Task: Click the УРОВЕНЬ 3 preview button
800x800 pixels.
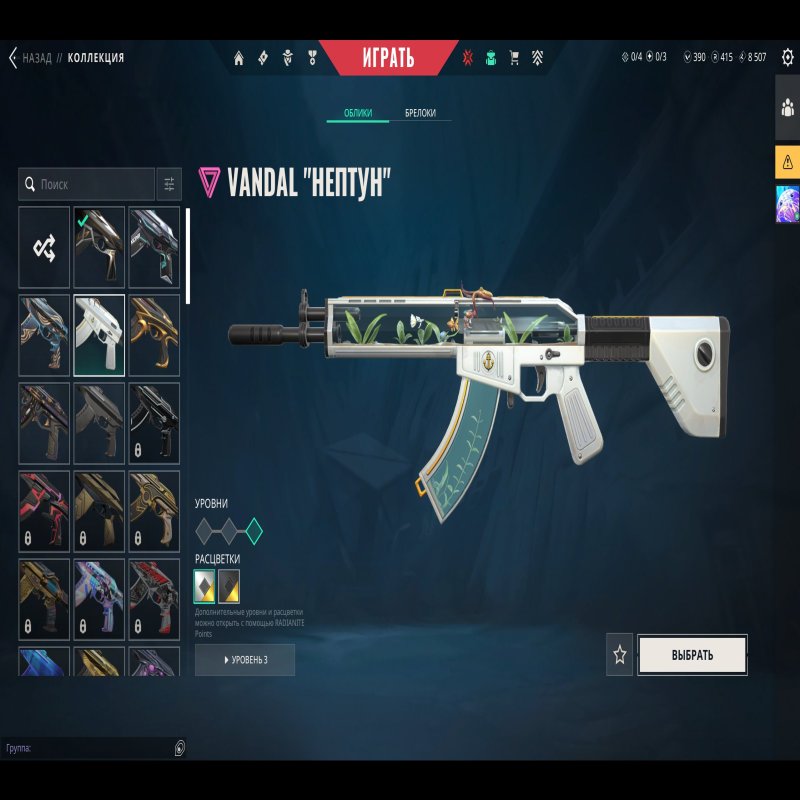Action: 245,660
